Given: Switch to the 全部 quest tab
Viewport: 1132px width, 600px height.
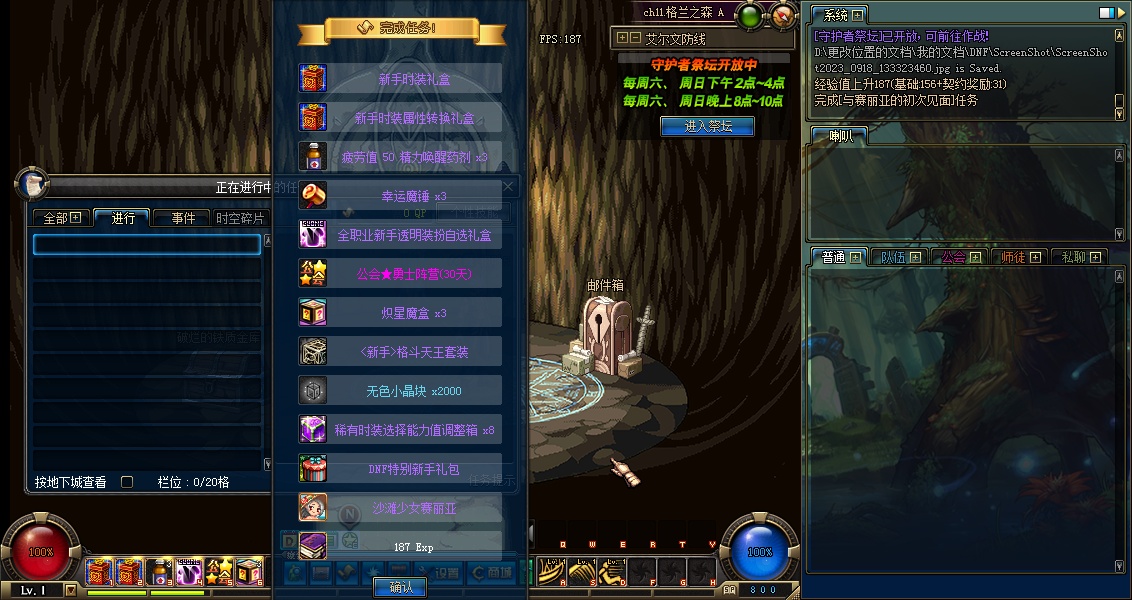Looking at the screenshot, I should coord(61,217).
